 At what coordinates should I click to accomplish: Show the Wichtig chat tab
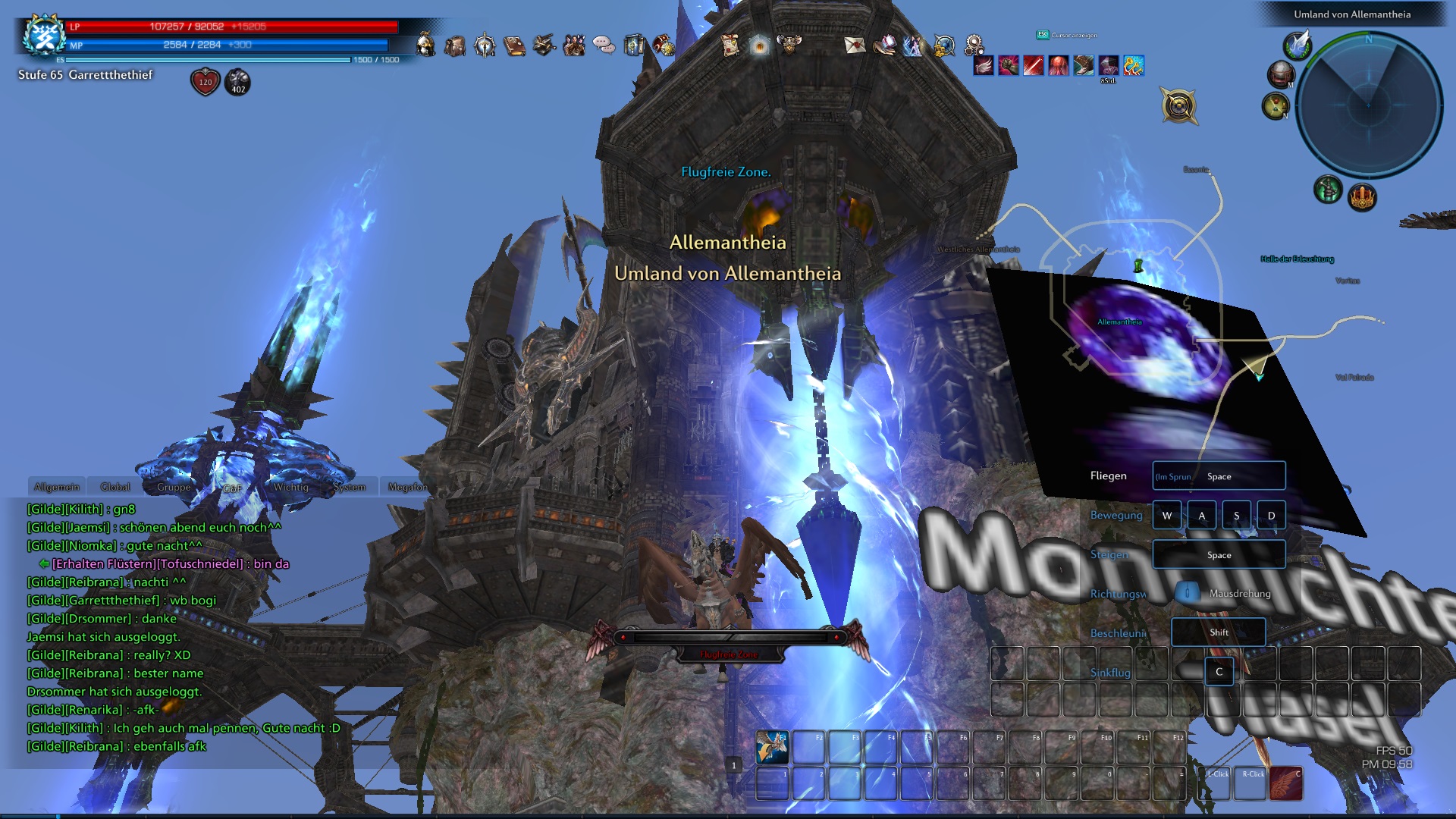tap(290, 487)
